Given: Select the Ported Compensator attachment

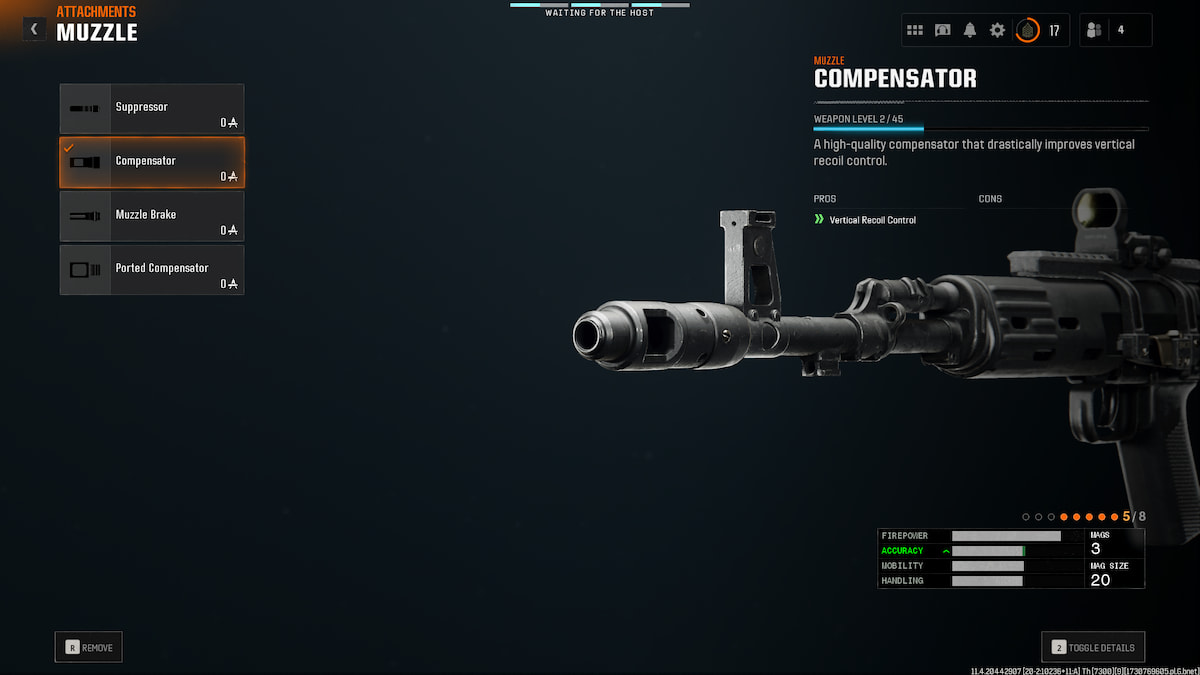Looking at the screenshot, I should click(x=152, y=270).
